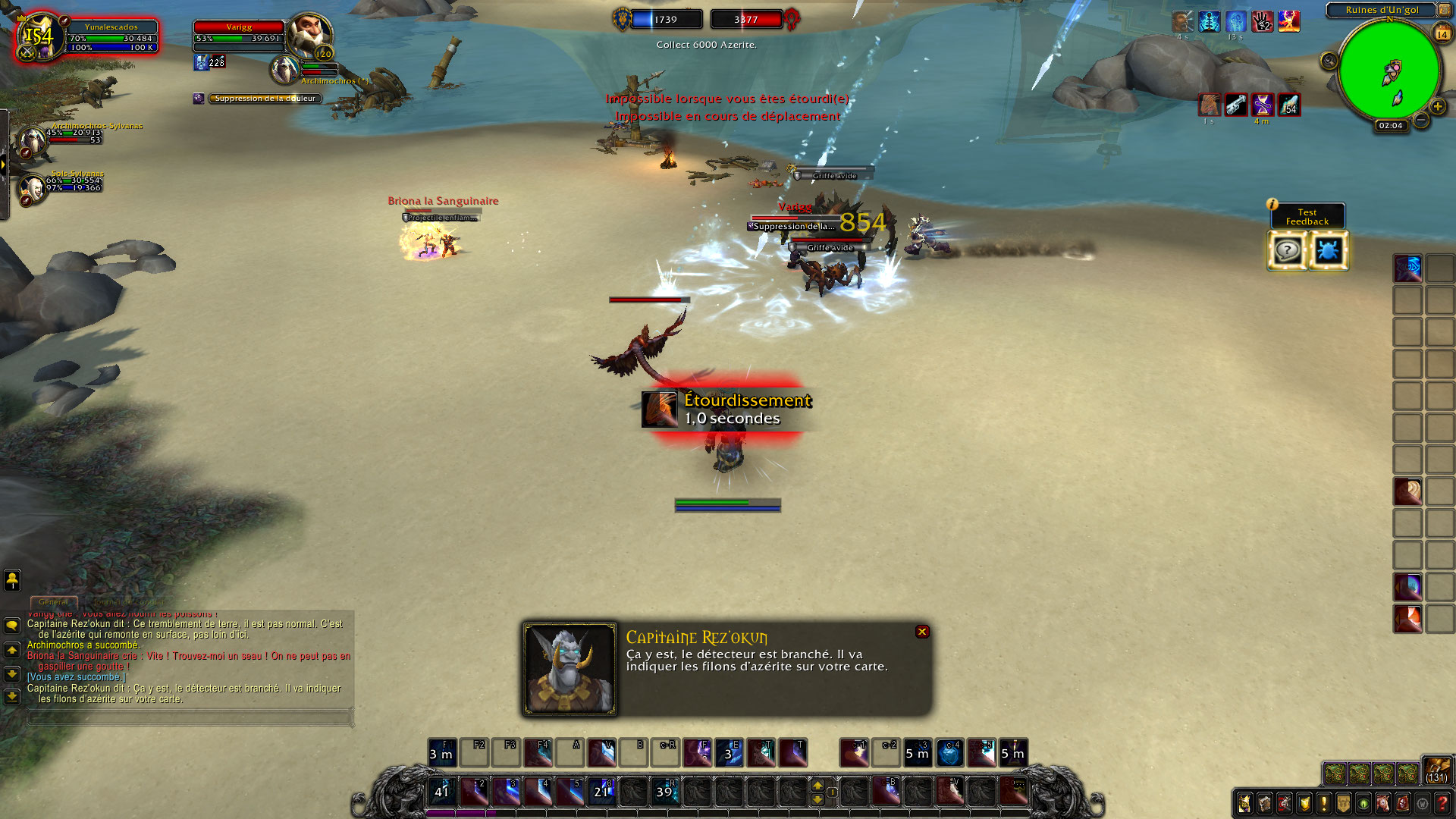Screen dimensions: 1456x819
Task: Activate the action bar slot showing 41
Action: 442,791
